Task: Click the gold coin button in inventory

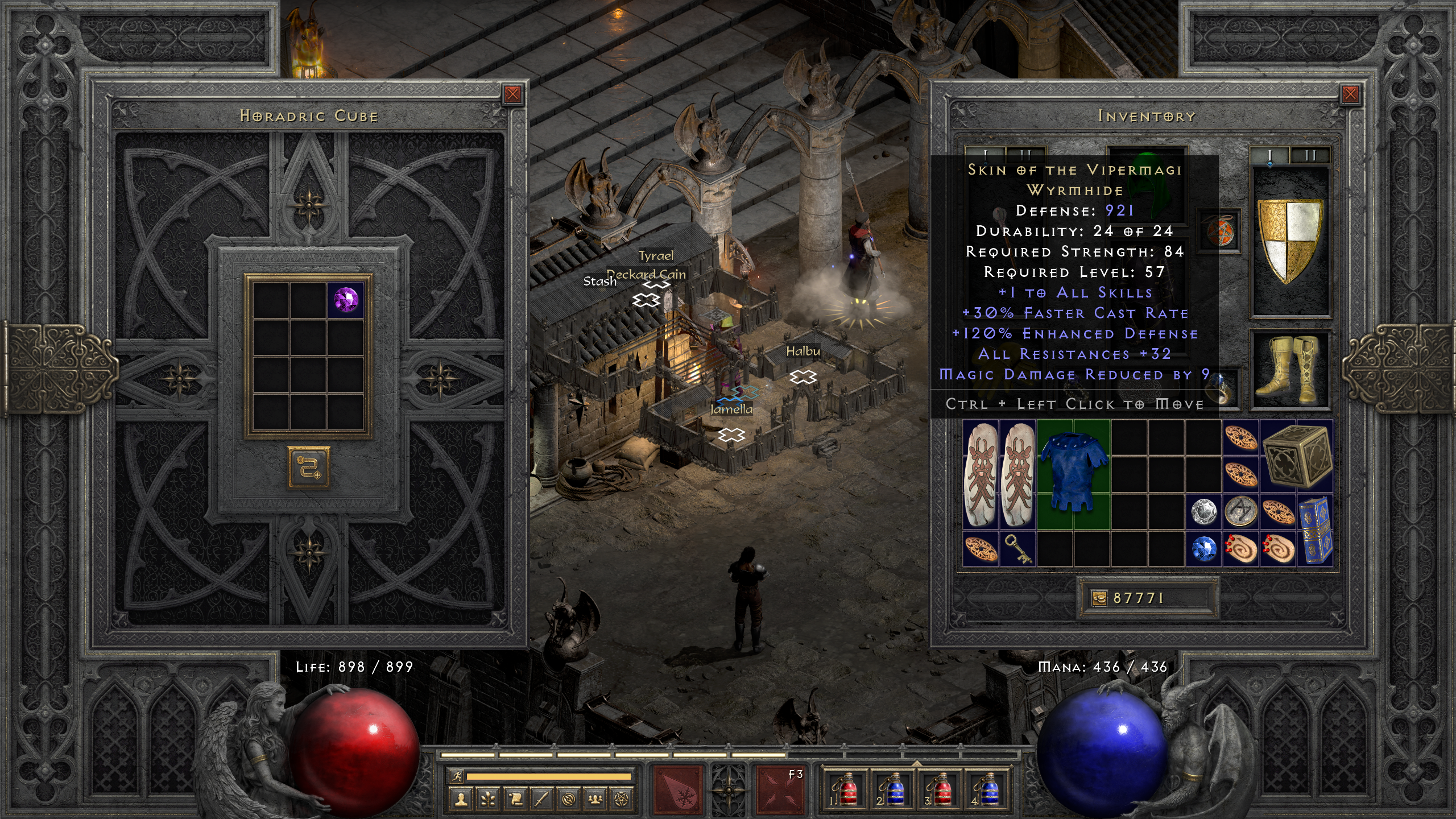Action: (1099, 598)
